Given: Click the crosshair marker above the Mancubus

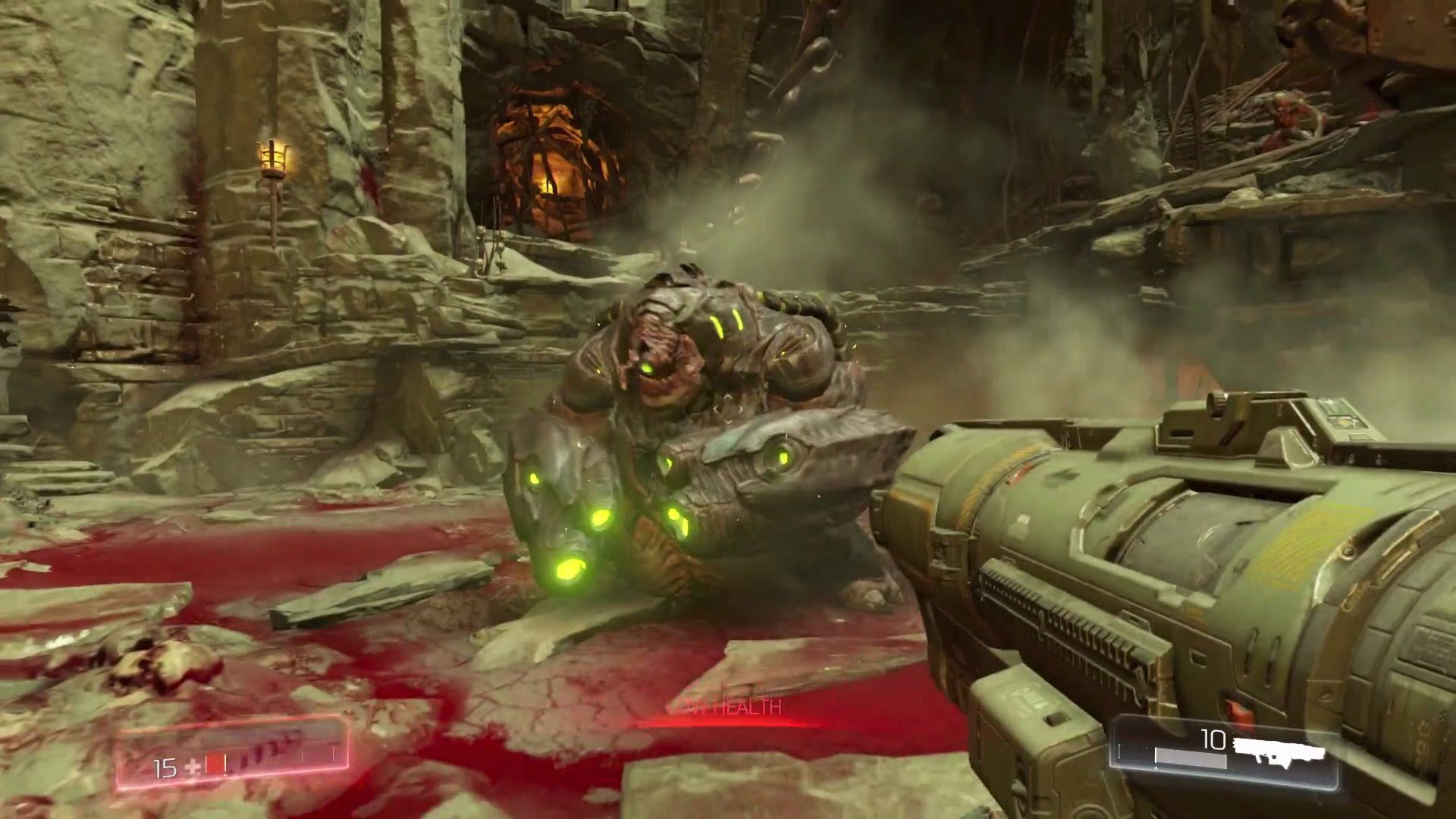Looking at the screenshot, I should [x=726, y=411].
